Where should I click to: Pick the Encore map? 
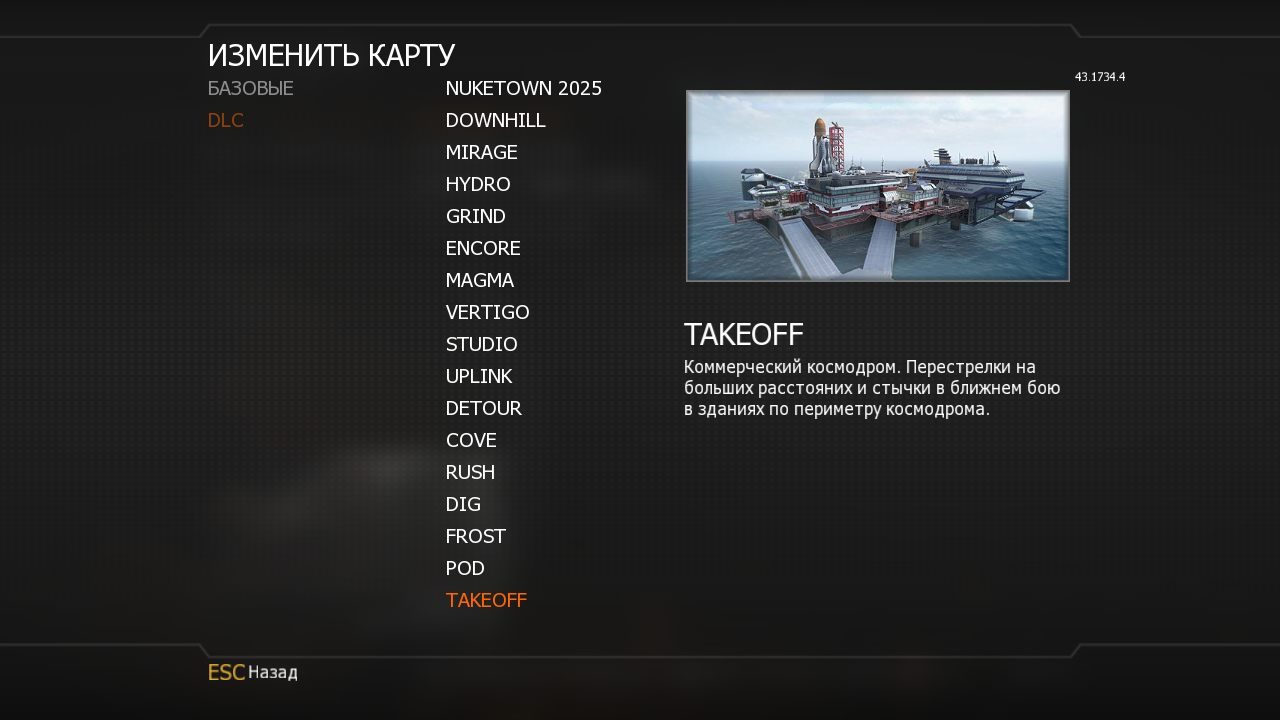coord(483,249)
